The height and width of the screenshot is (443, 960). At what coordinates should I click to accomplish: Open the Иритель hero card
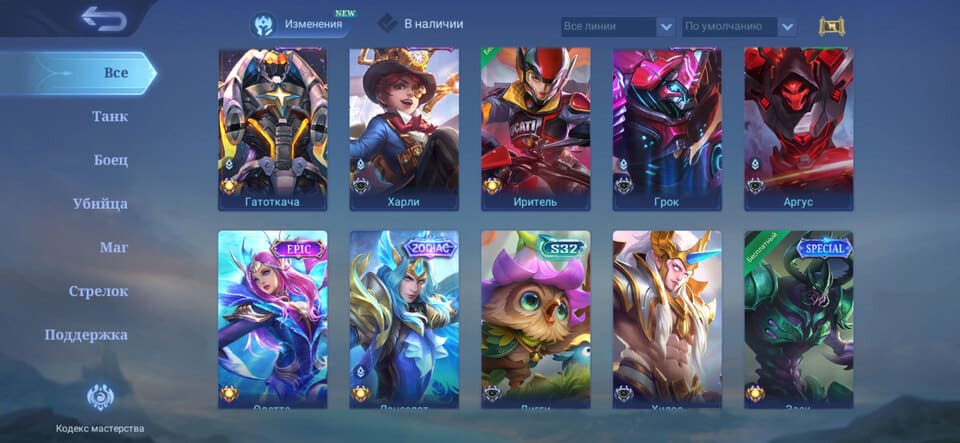(536, 128)
